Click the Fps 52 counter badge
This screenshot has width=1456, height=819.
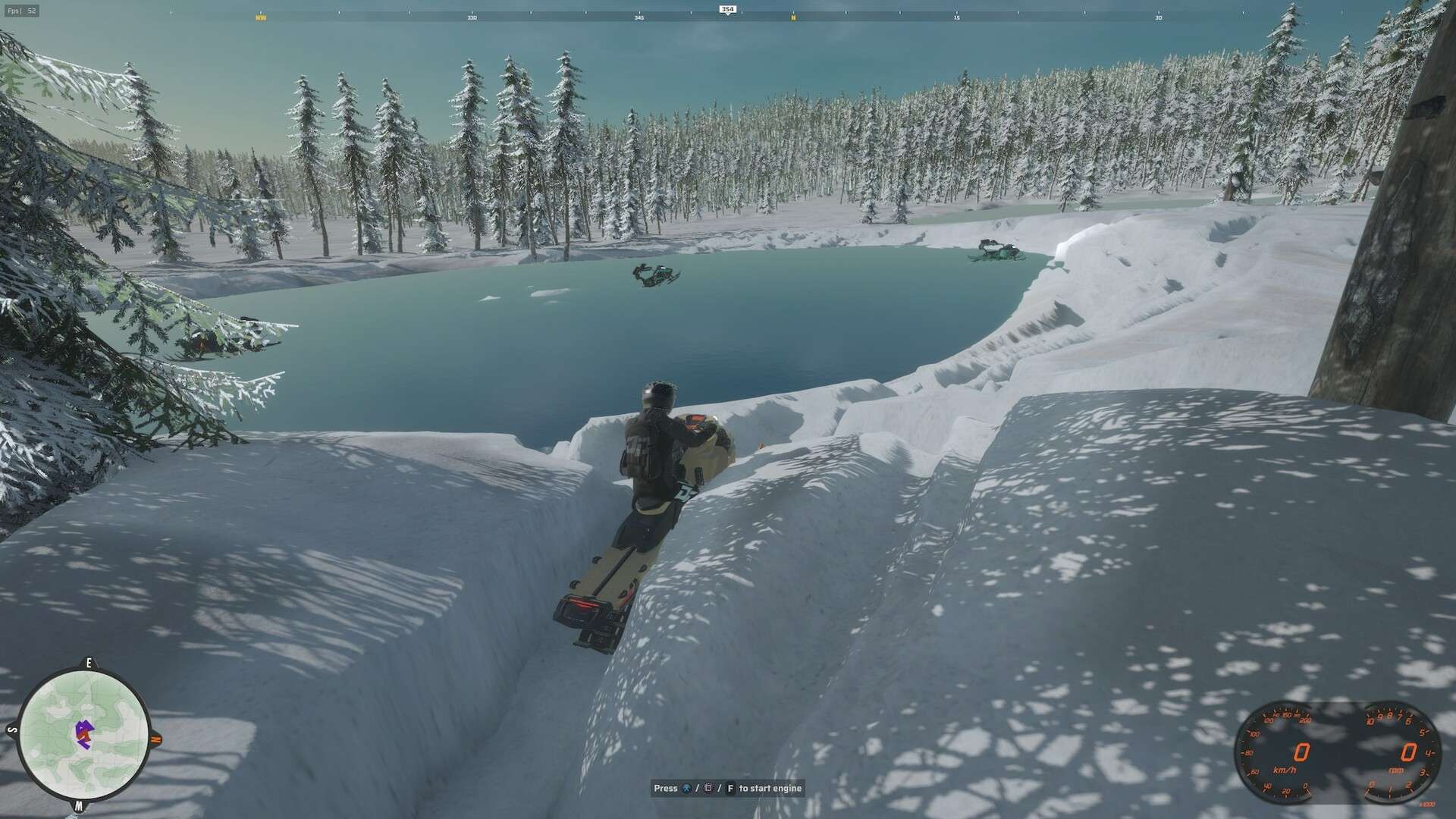23,11
